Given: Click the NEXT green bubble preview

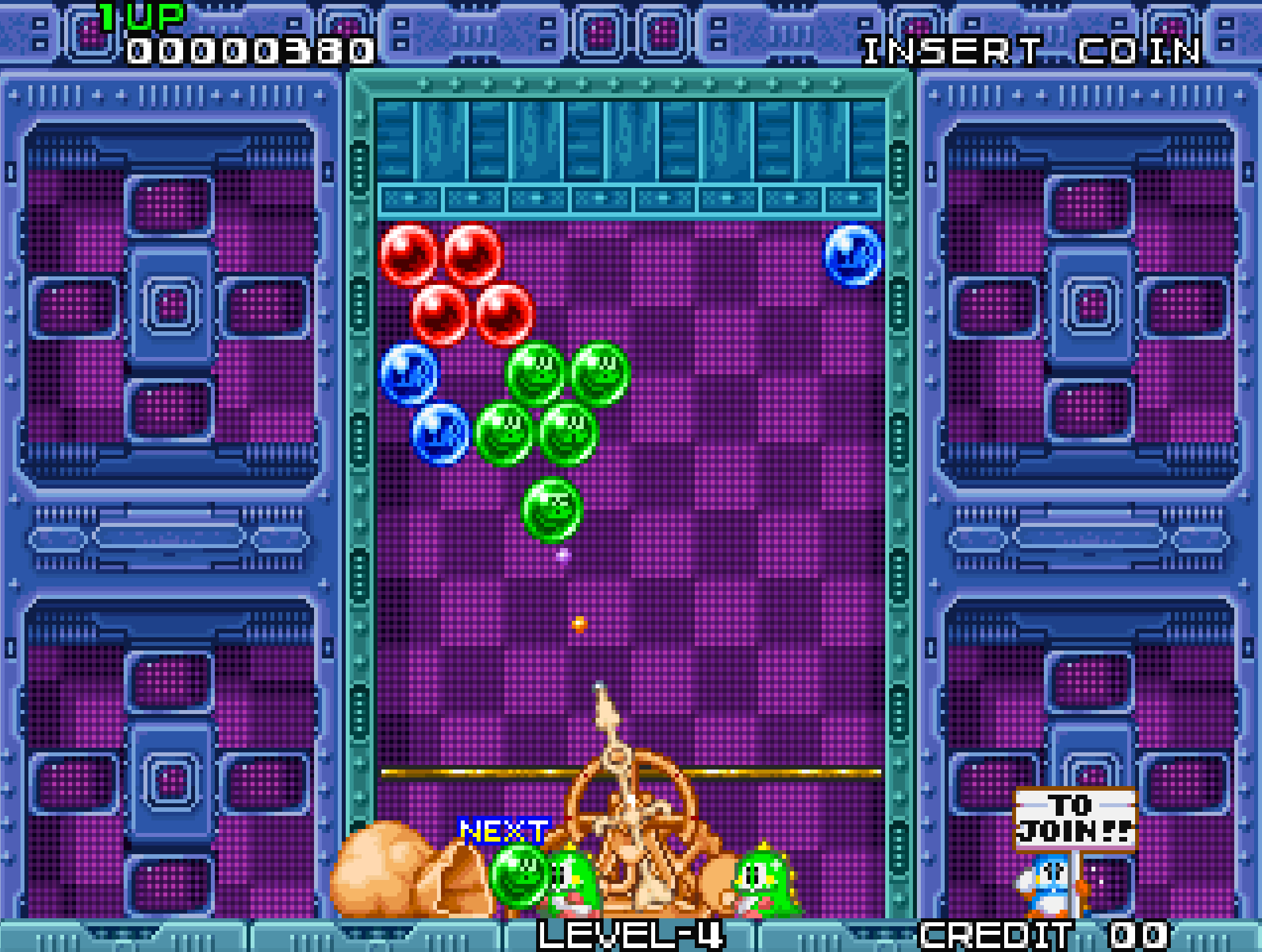Looking at the screenshot, I should pyautogui.click(x=520, y=874).
